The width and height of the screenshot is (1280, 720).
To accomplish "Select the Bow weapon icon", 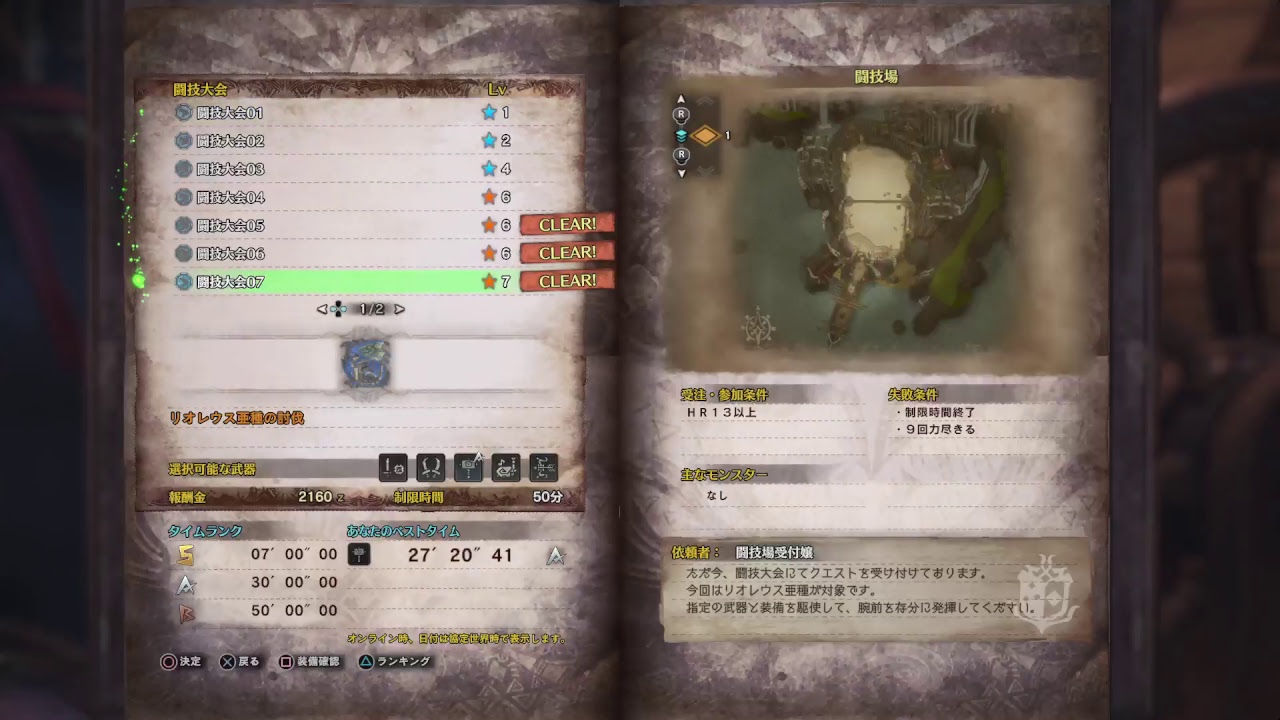I will pyautogui.click(x=543, y=467).
